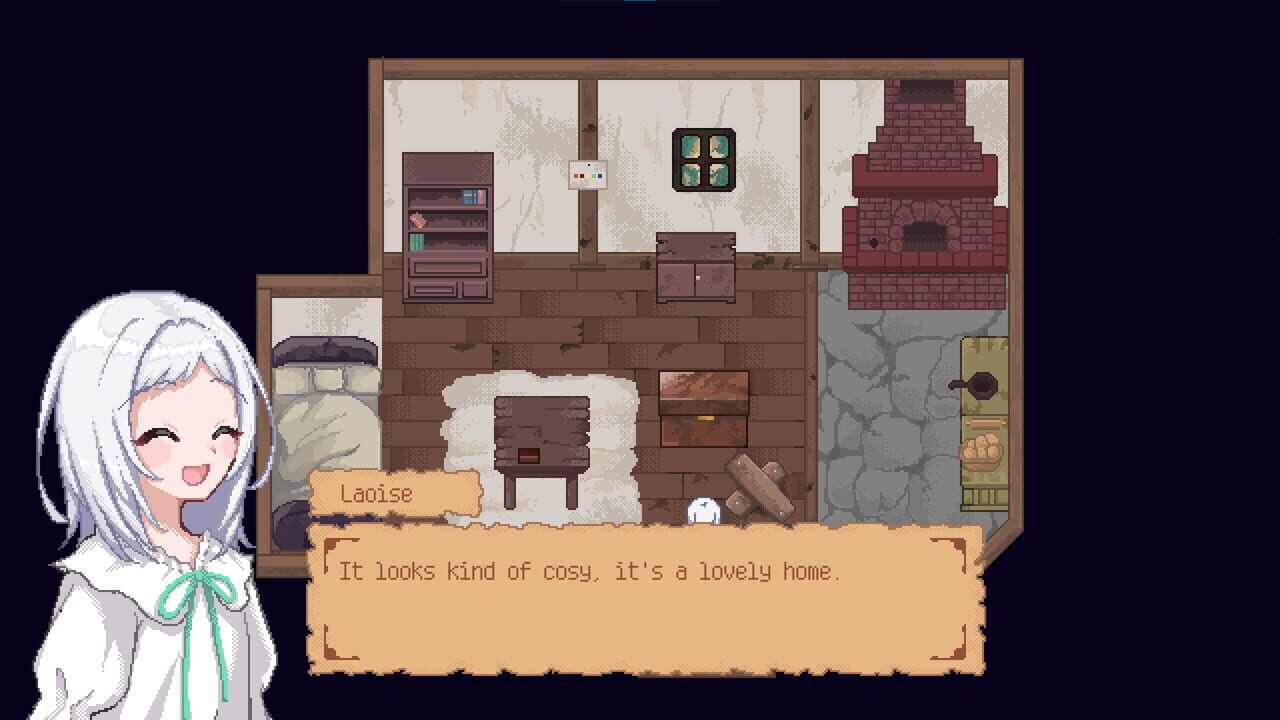Open the wooden storage chest
The height and width of the screenshot is (720, 1280).
tap(703, 410)
